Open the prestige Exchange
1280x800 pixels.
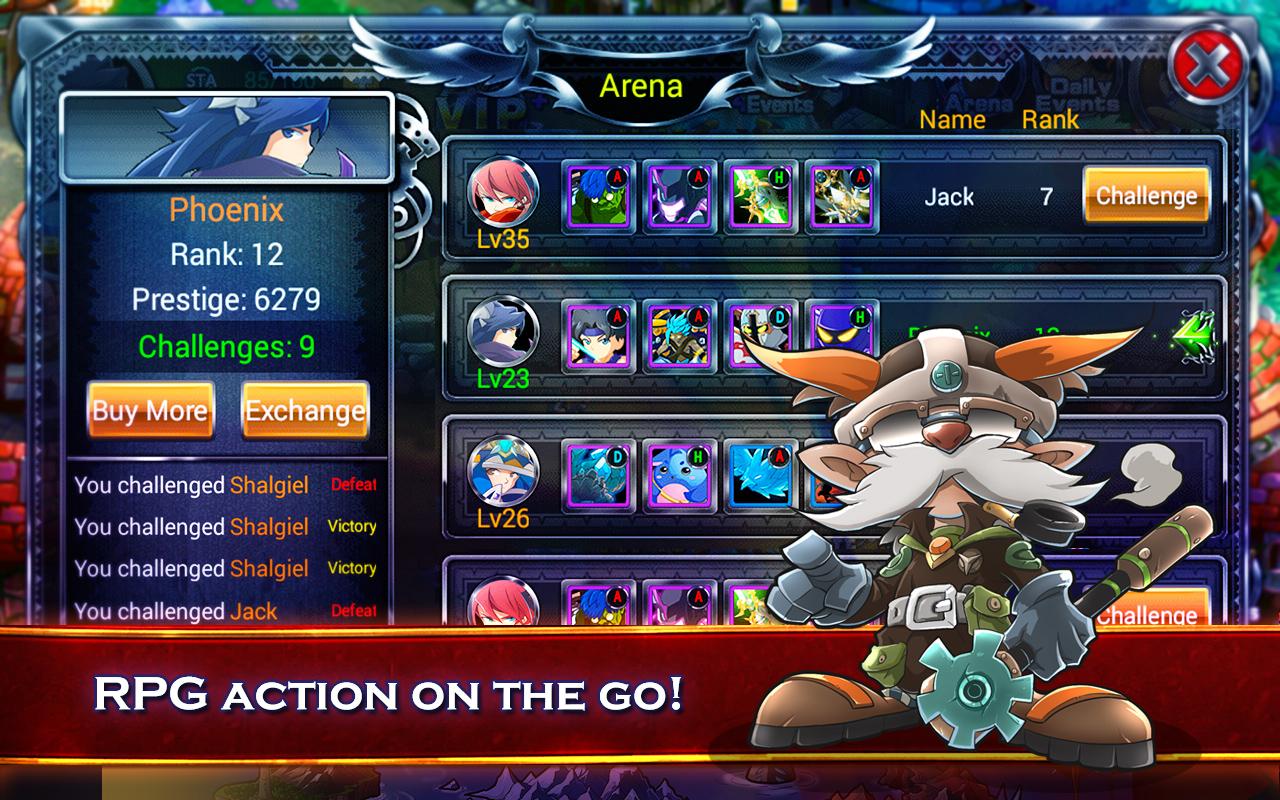[305, 410]
